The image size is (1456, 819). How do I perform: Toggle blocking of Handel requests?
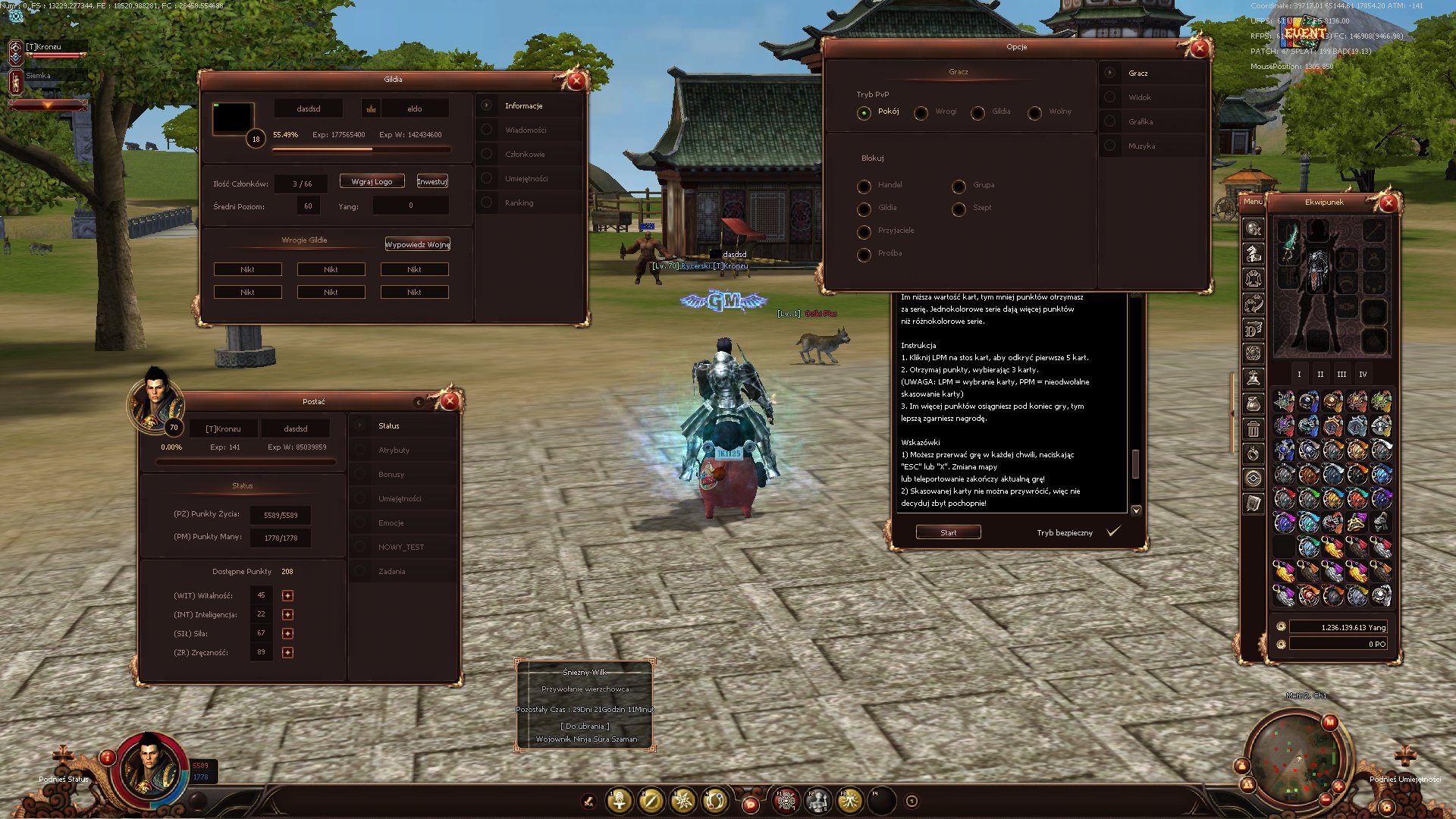[x=864, y=187]
